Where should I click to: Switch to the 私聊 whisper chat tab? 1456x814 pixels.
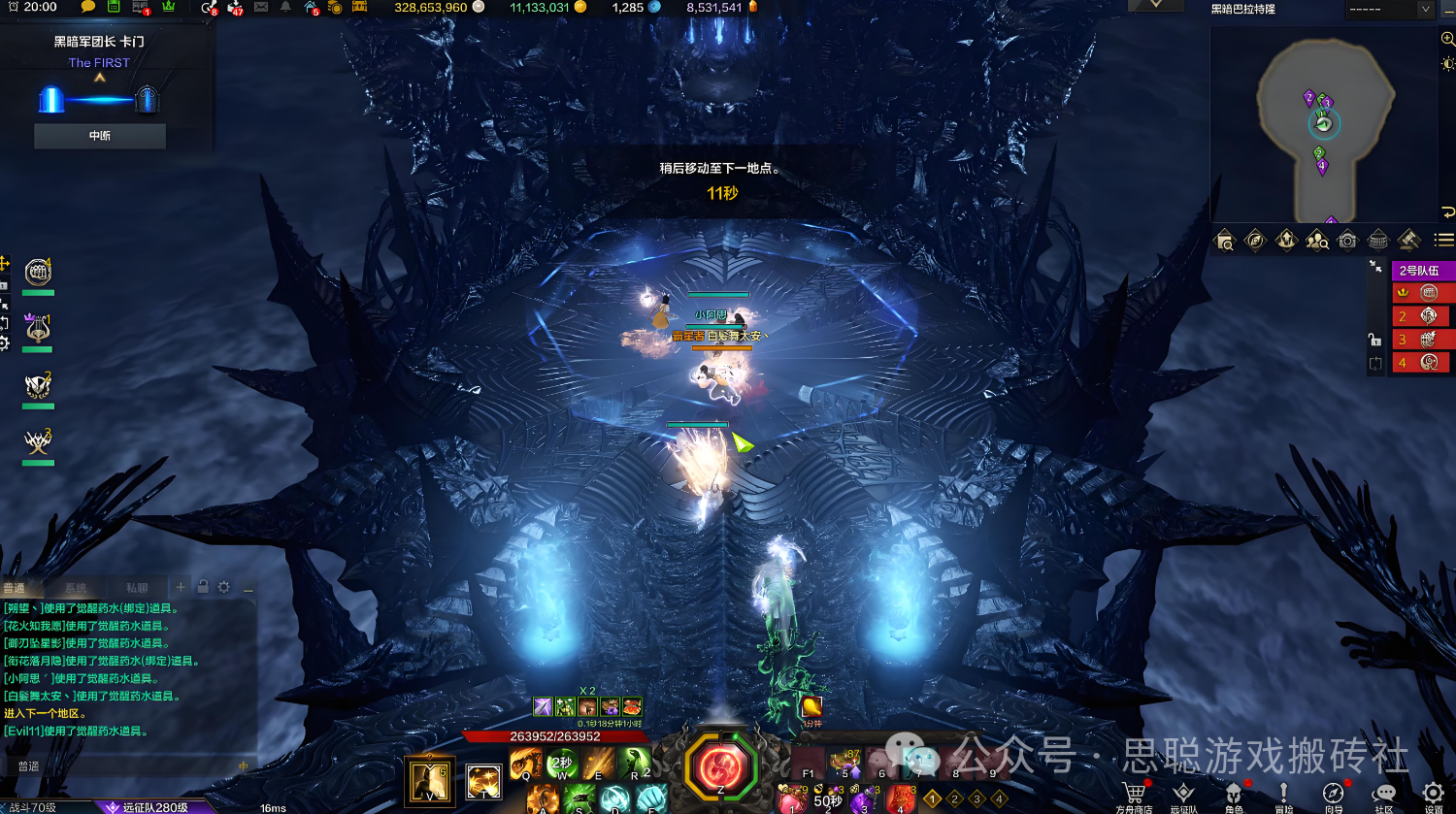(x=137, y=588)
